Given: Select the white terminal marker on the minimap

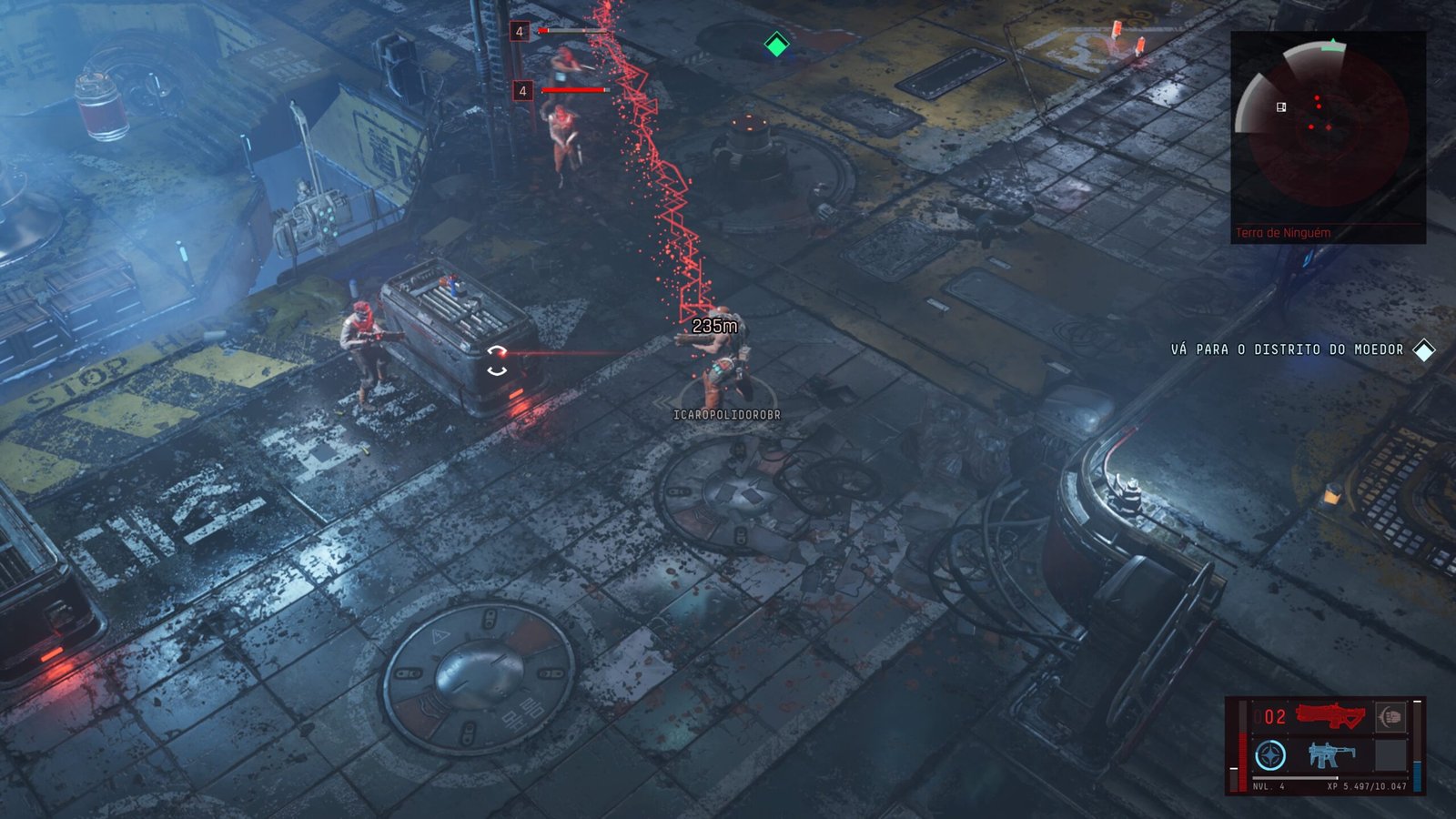Looking at the screenshot, I should (1281, 107).
